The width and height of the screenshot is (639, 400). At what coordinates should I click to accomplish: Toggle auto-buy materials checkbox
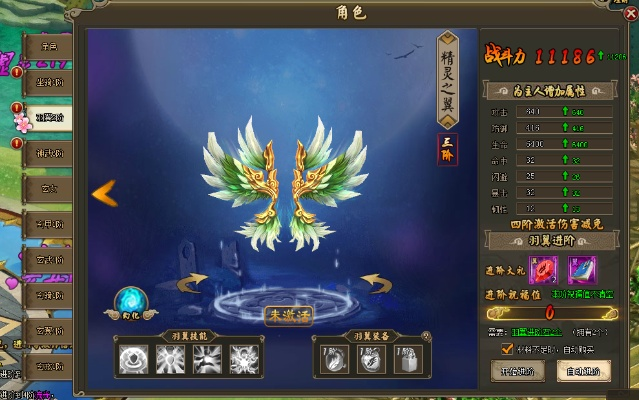pos(508,349)
